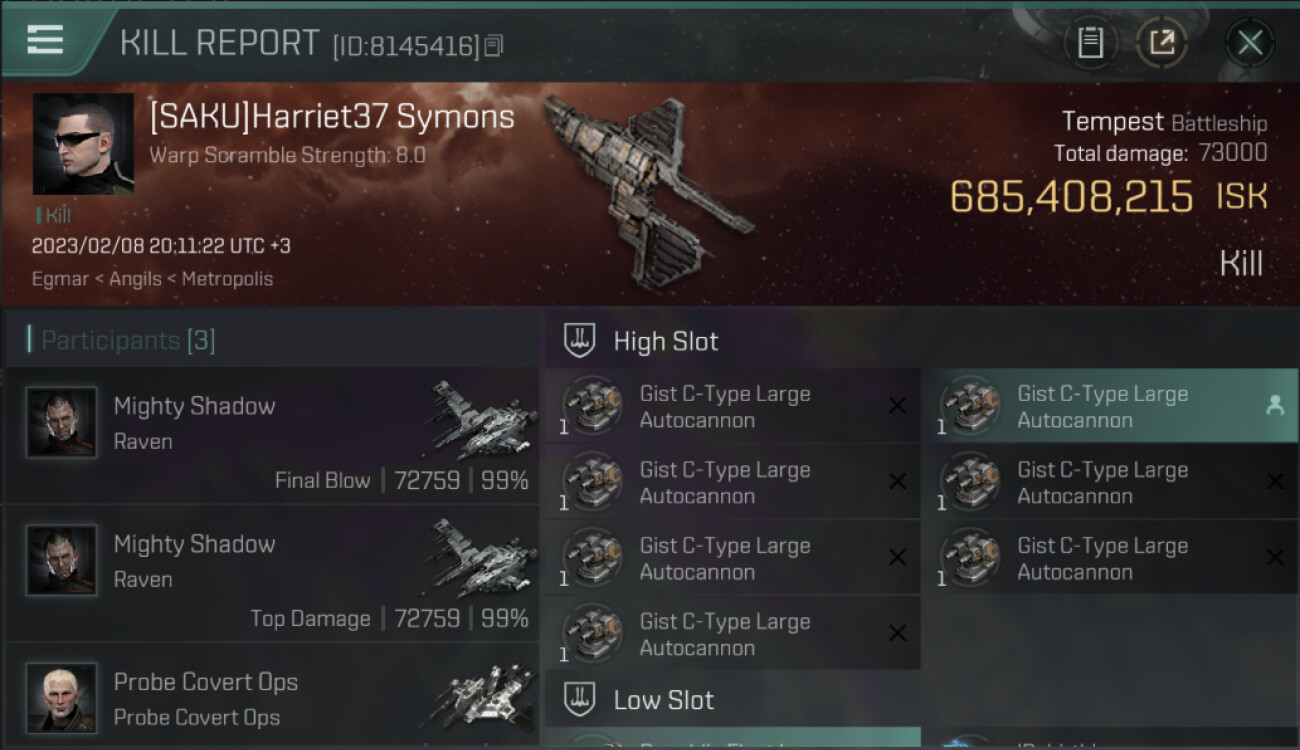The height and width of the screenshot is (750, 1300).
Task: Close the kill report window
Action: point(1249,43)
